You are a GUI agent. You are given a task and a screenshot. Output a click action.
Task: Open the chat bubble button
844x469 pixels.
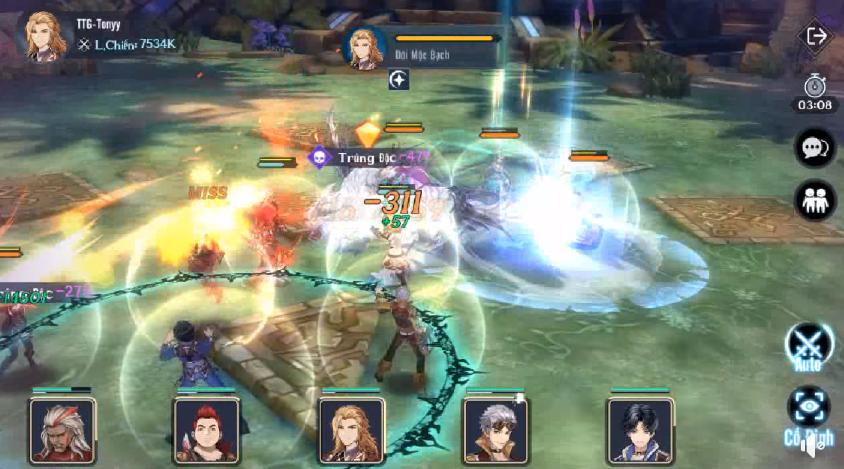(x=815, y=148)
